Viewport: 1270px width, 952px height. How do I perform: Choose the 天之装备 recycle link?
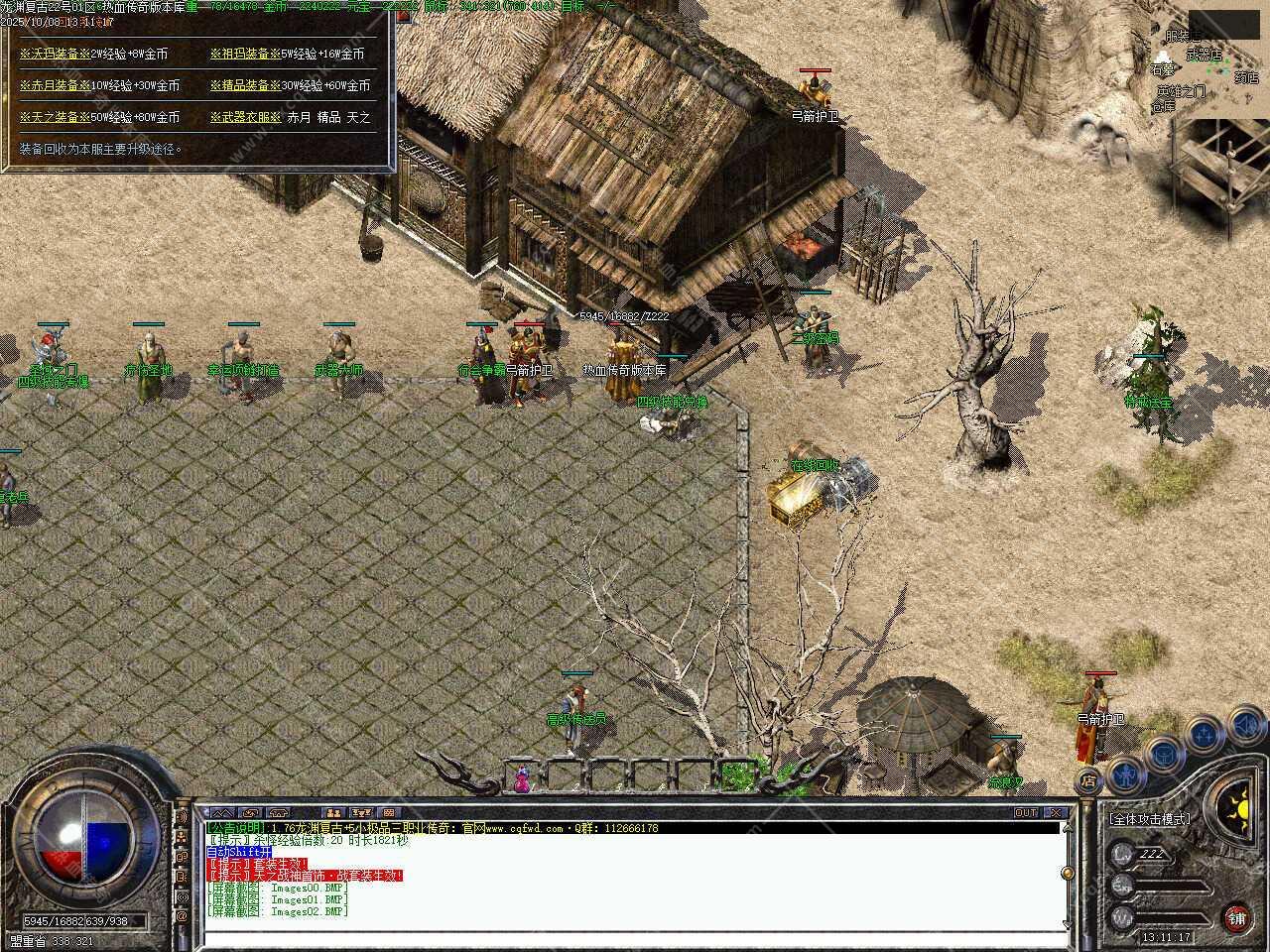tap(55, 117)
